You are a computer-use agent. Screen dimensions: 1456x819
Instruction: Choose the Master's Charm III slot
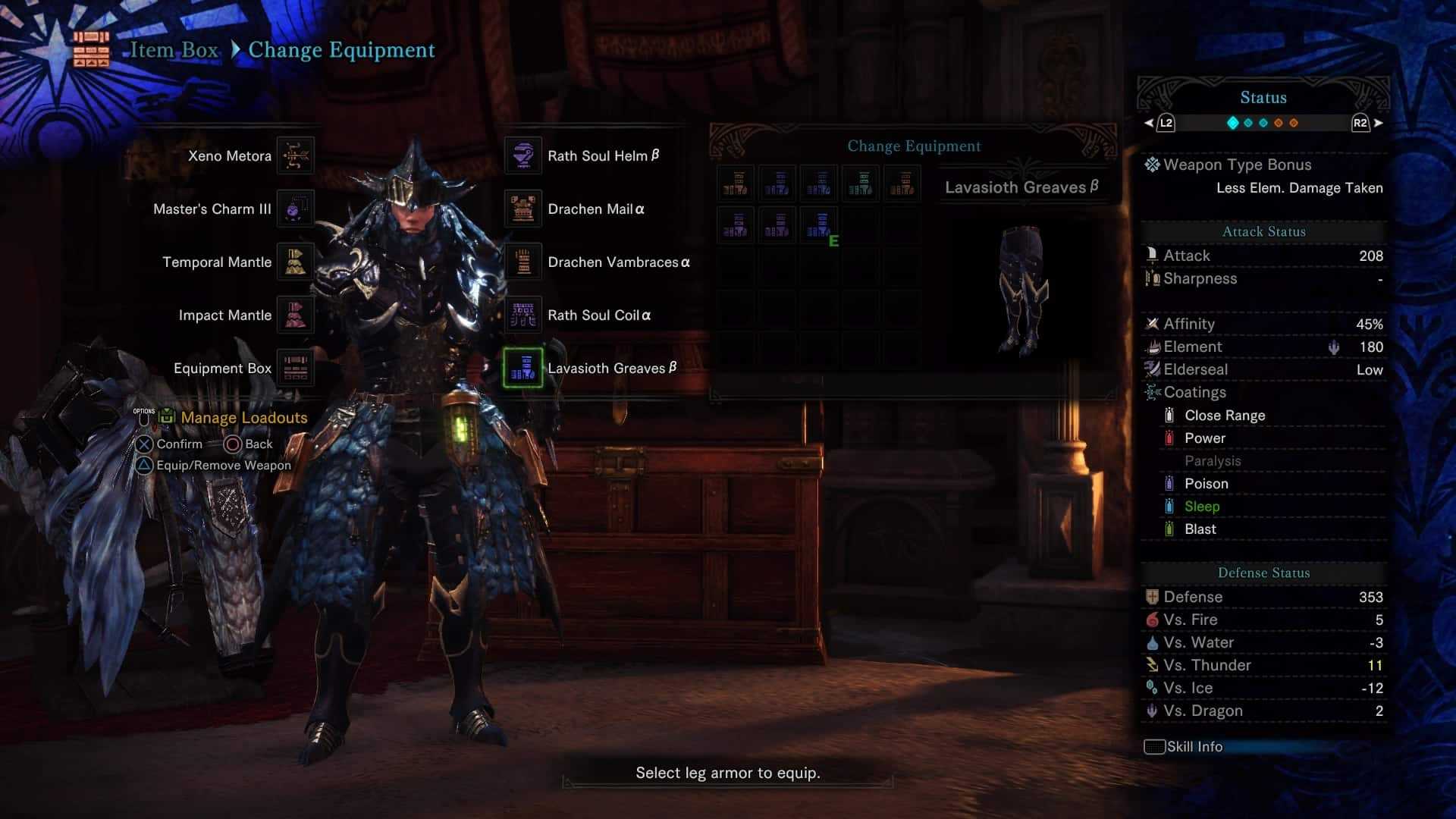[x=295, y=209]
